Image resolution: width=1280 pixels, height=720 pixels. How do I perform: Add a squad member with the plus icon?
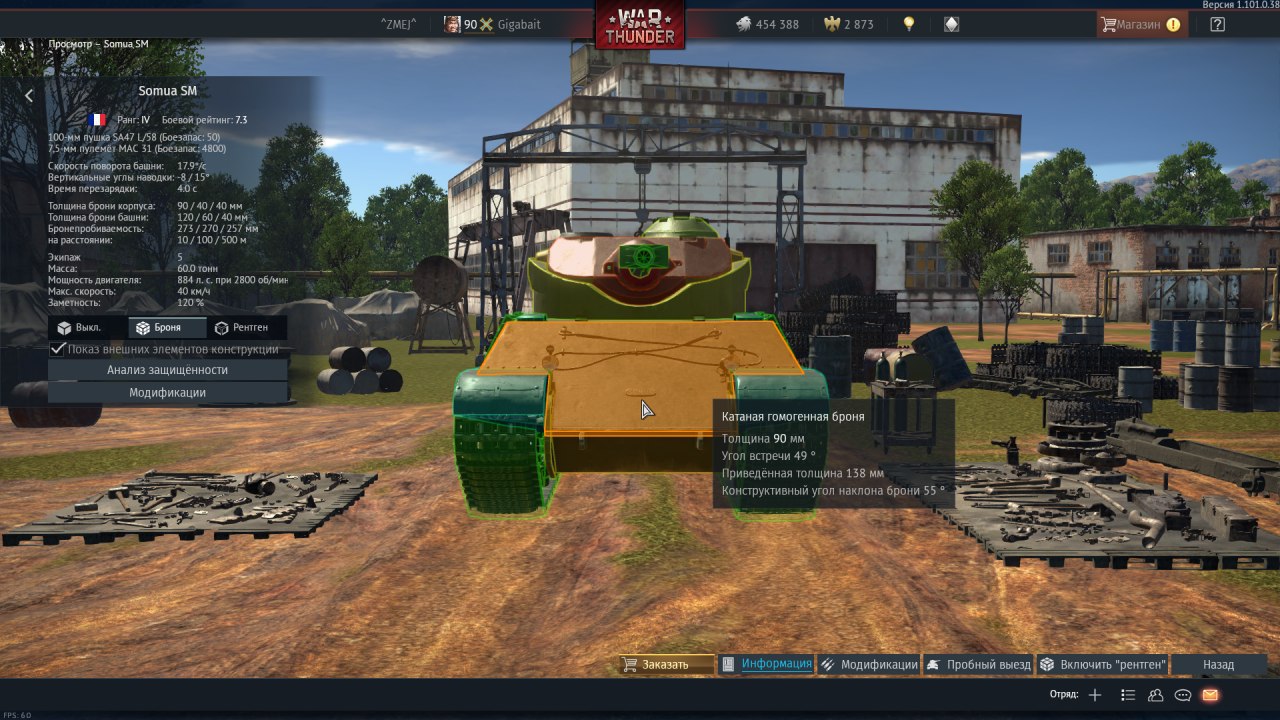[1095, 695]
